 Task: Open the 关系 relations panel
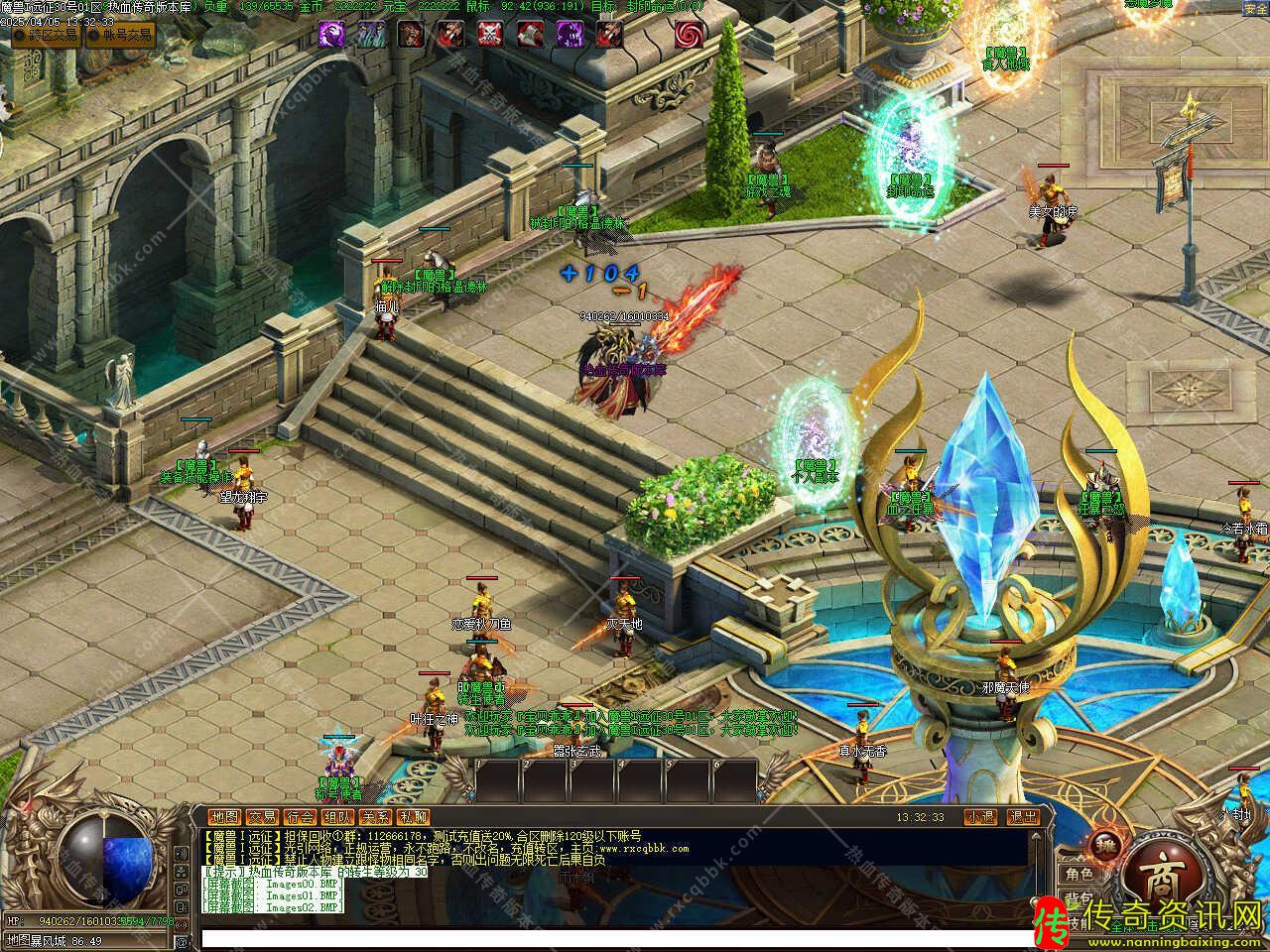(x=376, y=817)
